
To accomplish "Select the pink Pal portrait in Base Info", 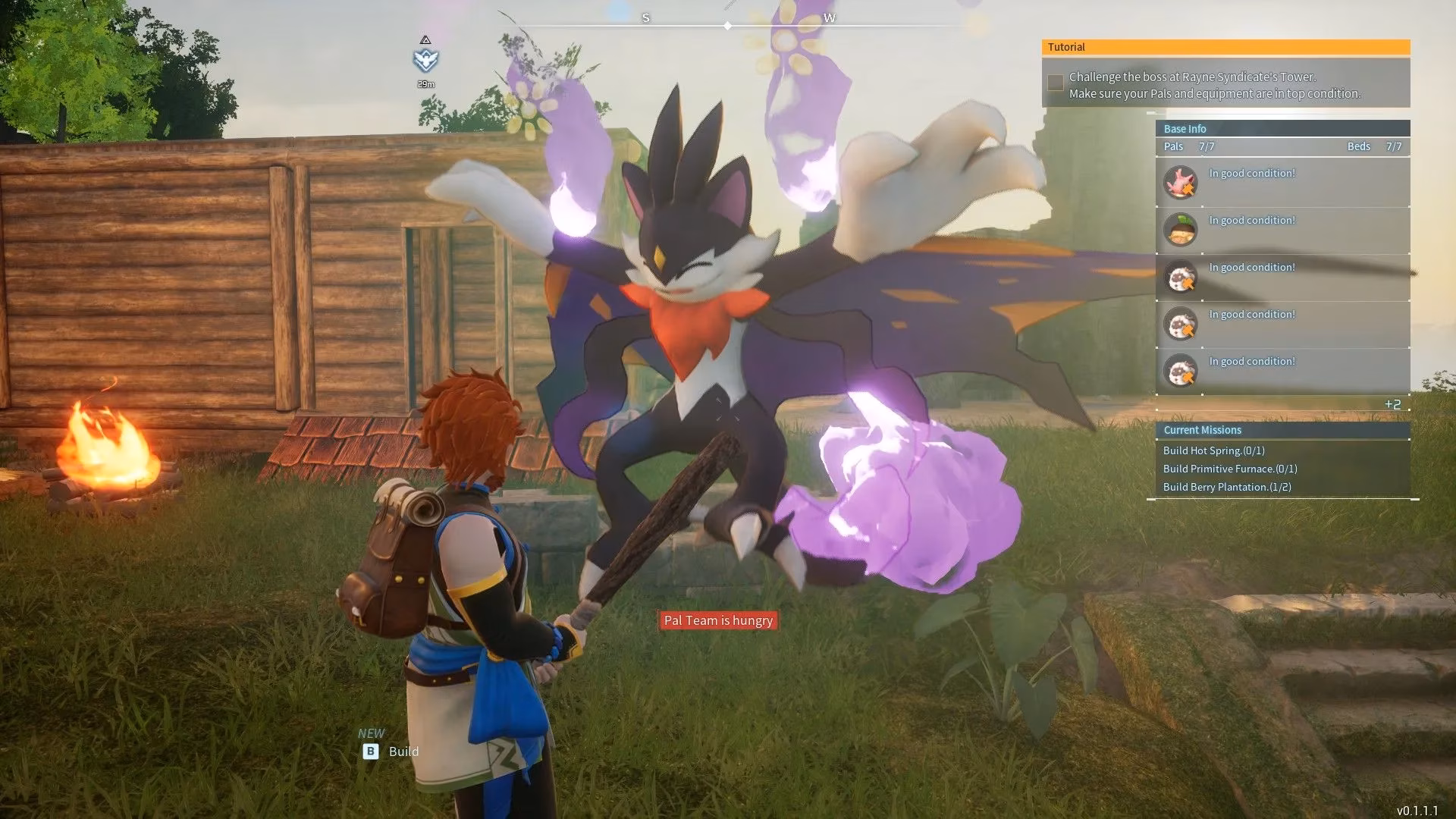I will tap(1180, 182).
